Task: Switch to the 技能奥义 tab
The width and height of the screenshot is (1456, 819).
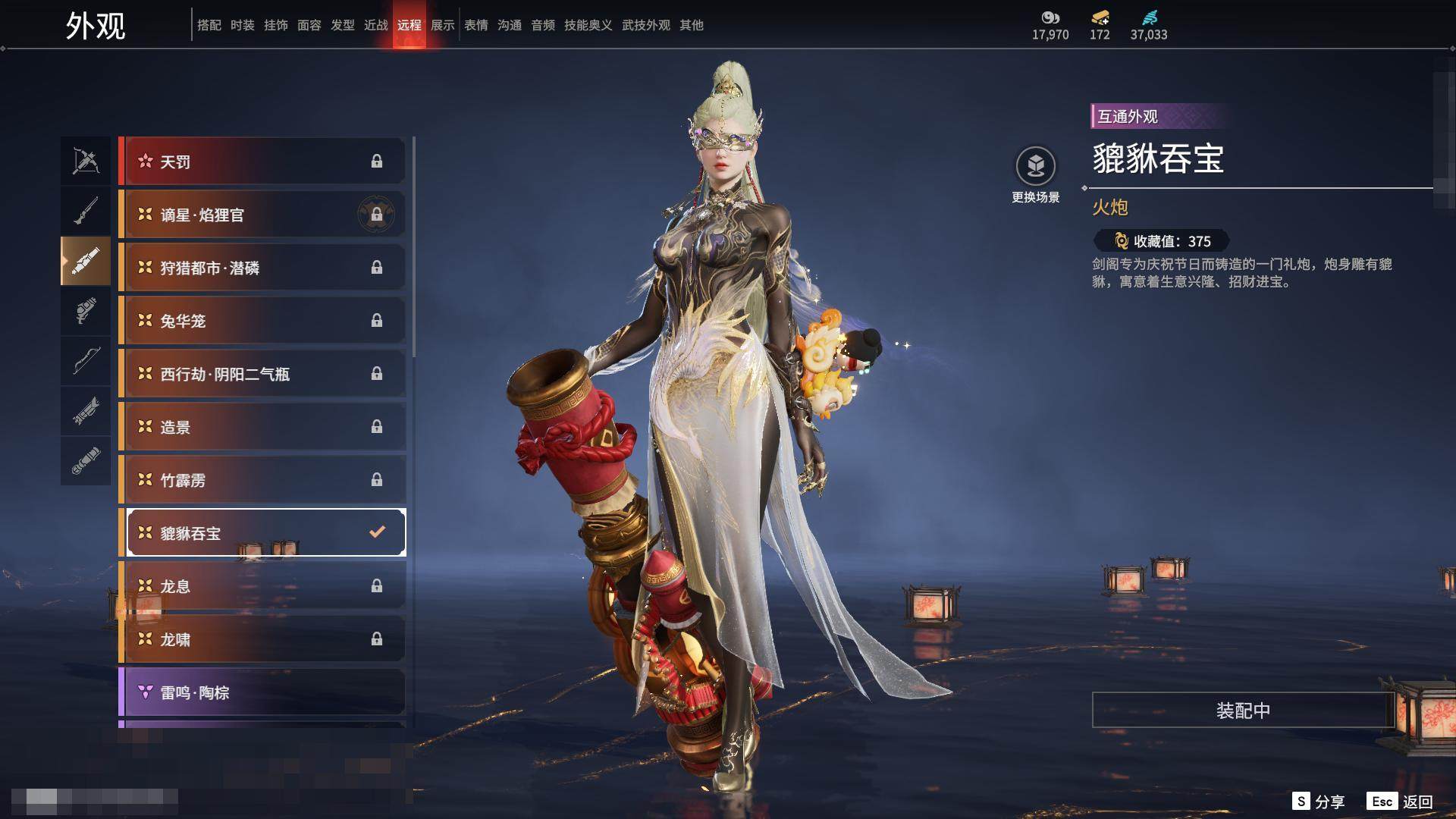Action: click(x=588, y=25)
